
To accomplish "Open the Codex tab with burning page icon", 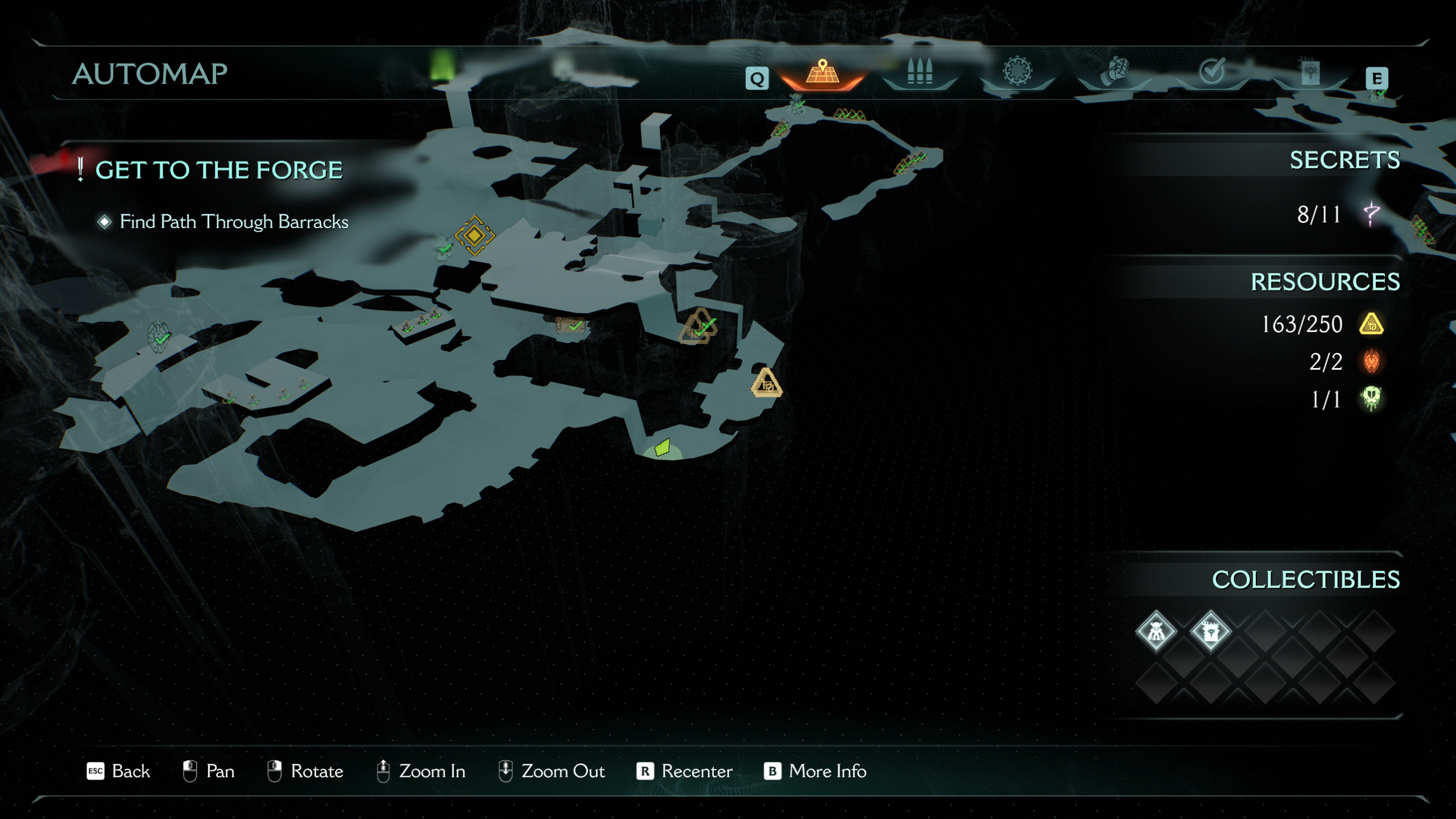I will 1309,72.
